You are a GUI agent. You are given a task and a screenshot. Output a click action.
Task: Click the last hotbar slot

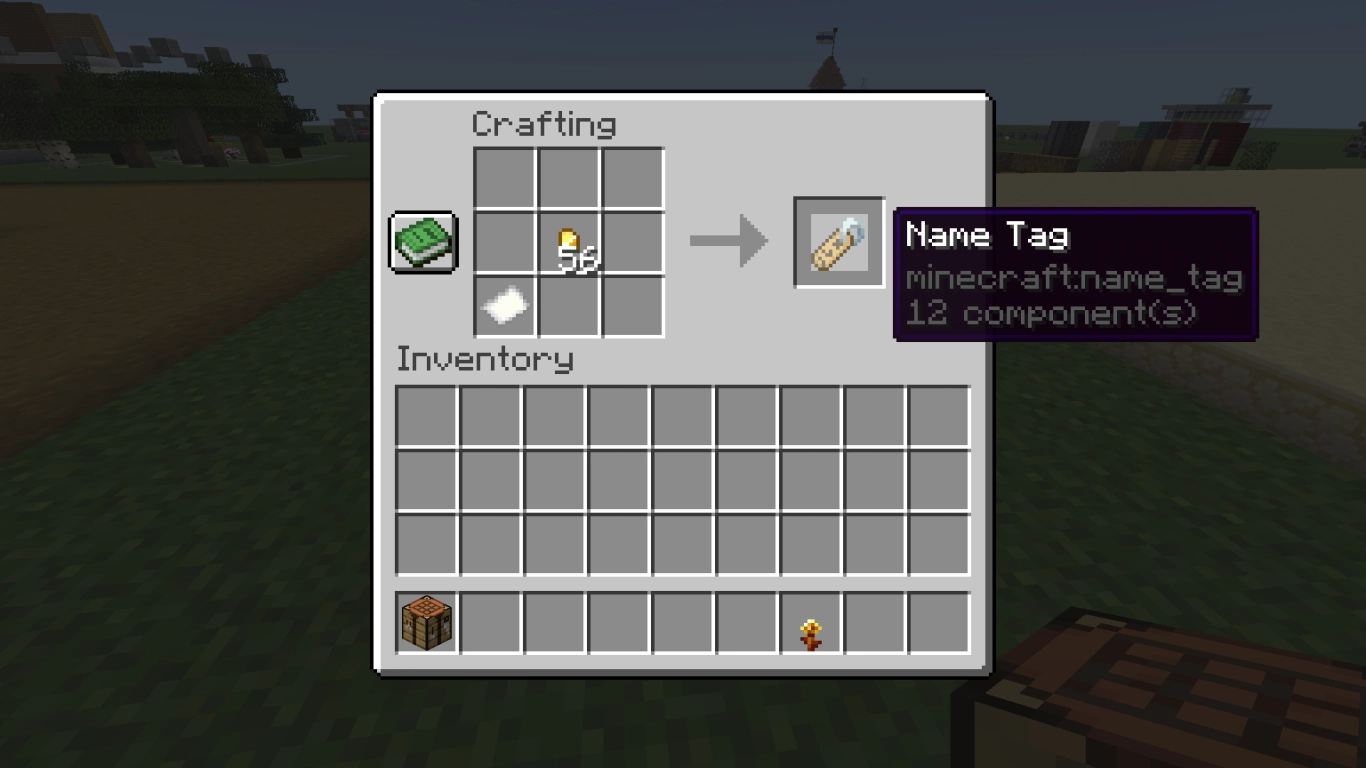click(940, 621)
